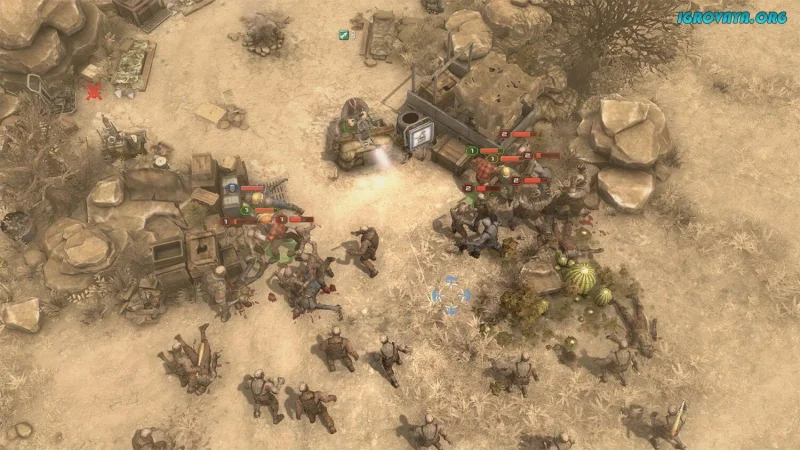Click the red skull-and-crossbones marker
The width and height of the screenshot is (800, 450).
click(95, 92)
